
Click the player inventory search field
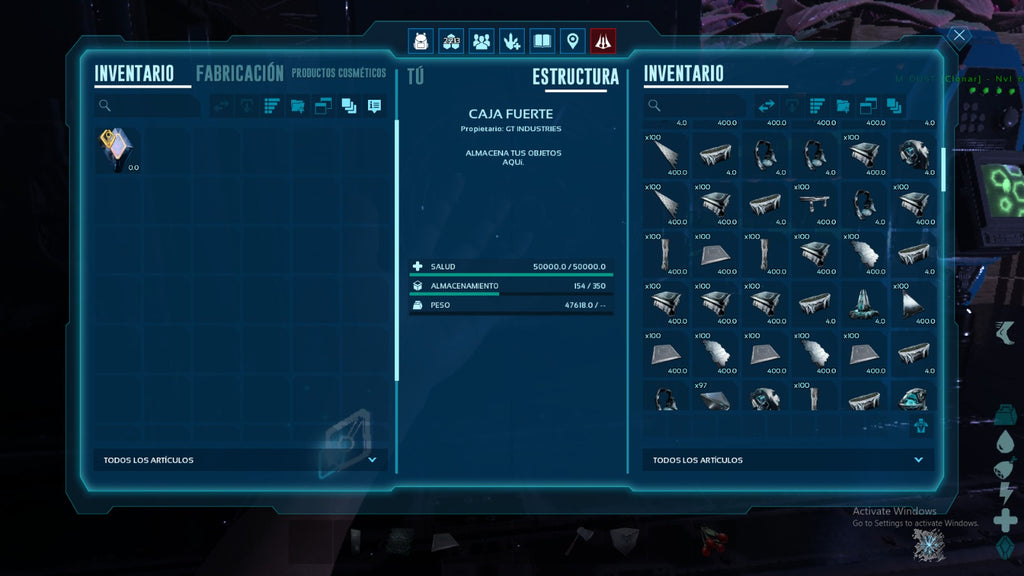(150, 105)
